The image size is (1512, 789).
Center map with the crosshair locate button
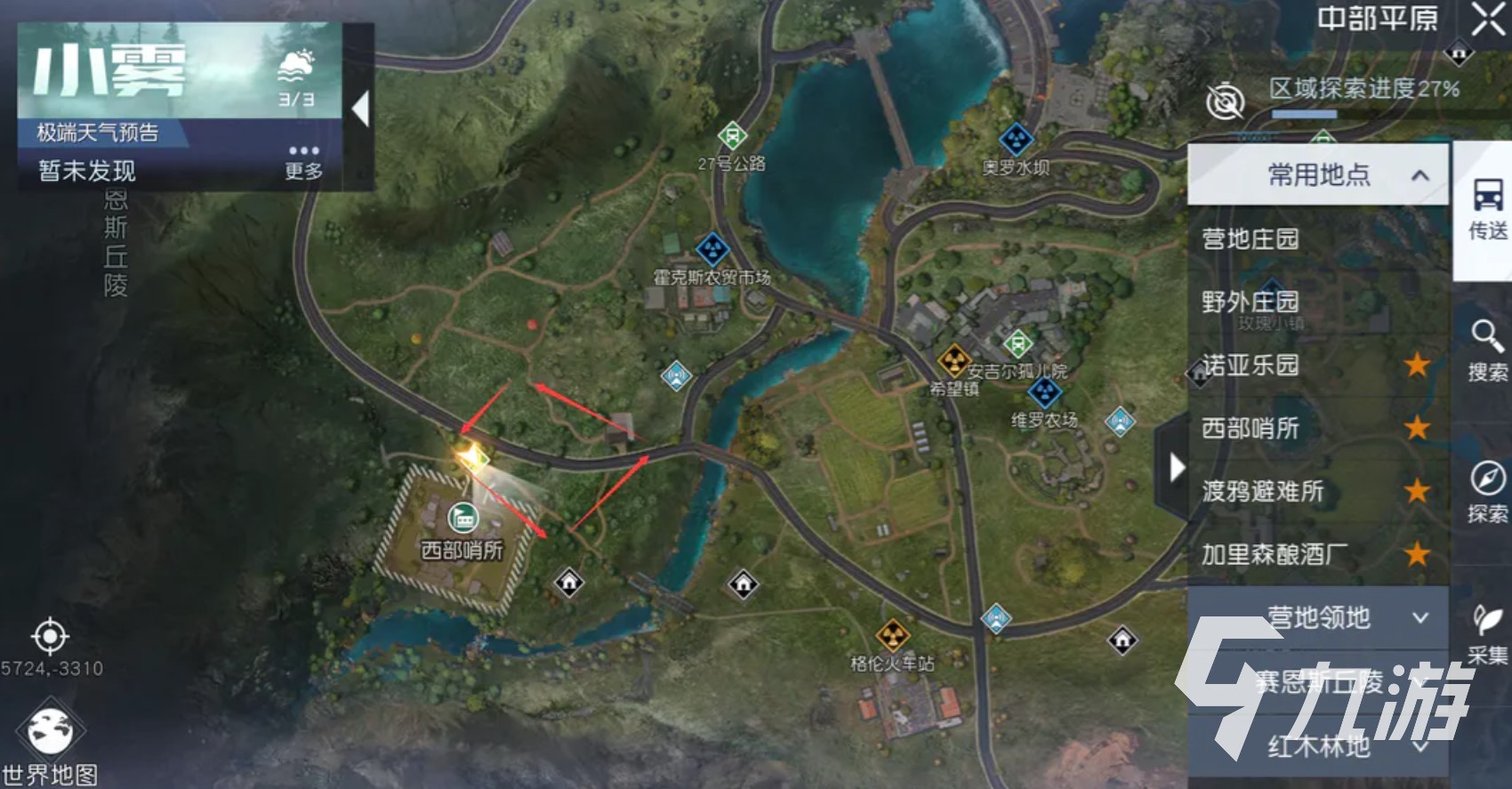(50, 636)
